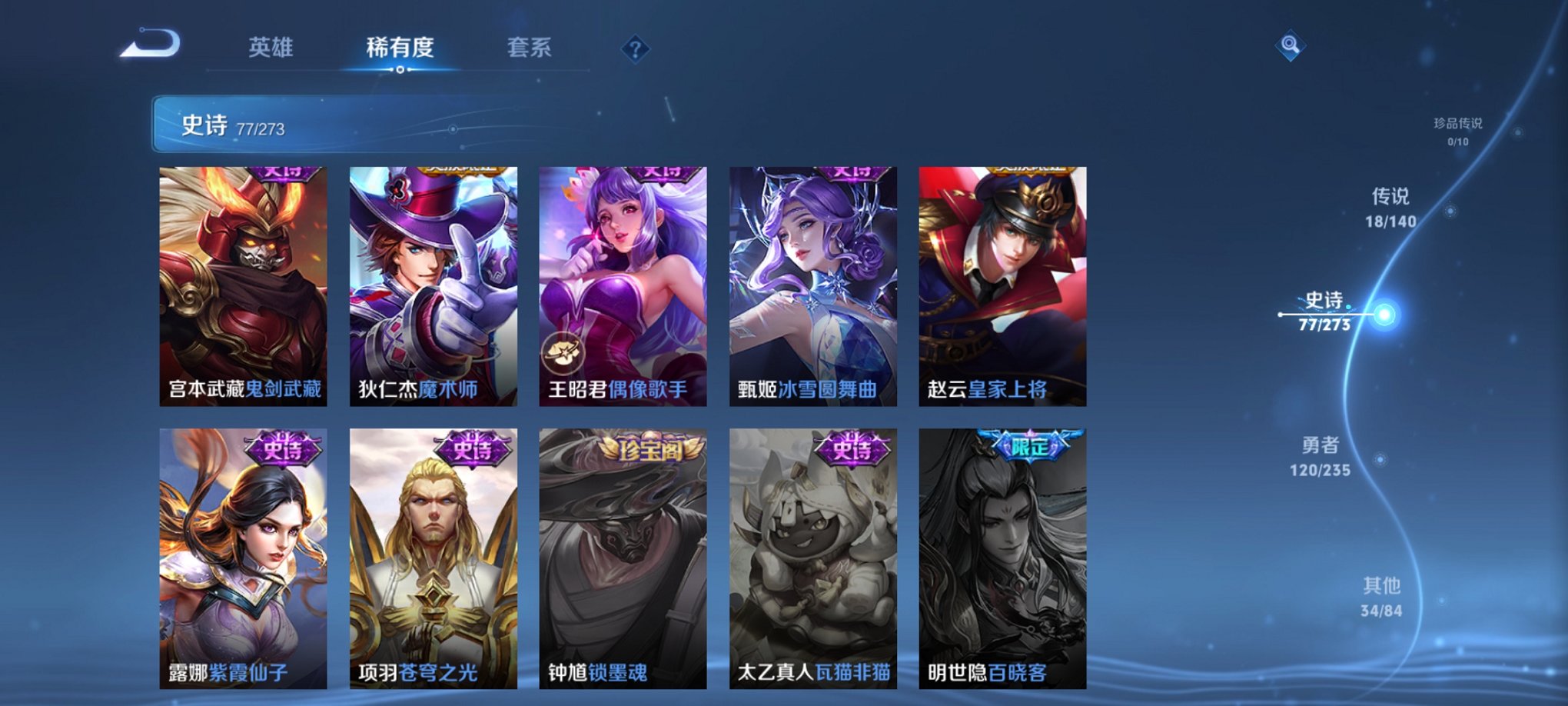1568x706 pixels.
Task: Switch to the 英雄 tab
Action: coord(271,48)
